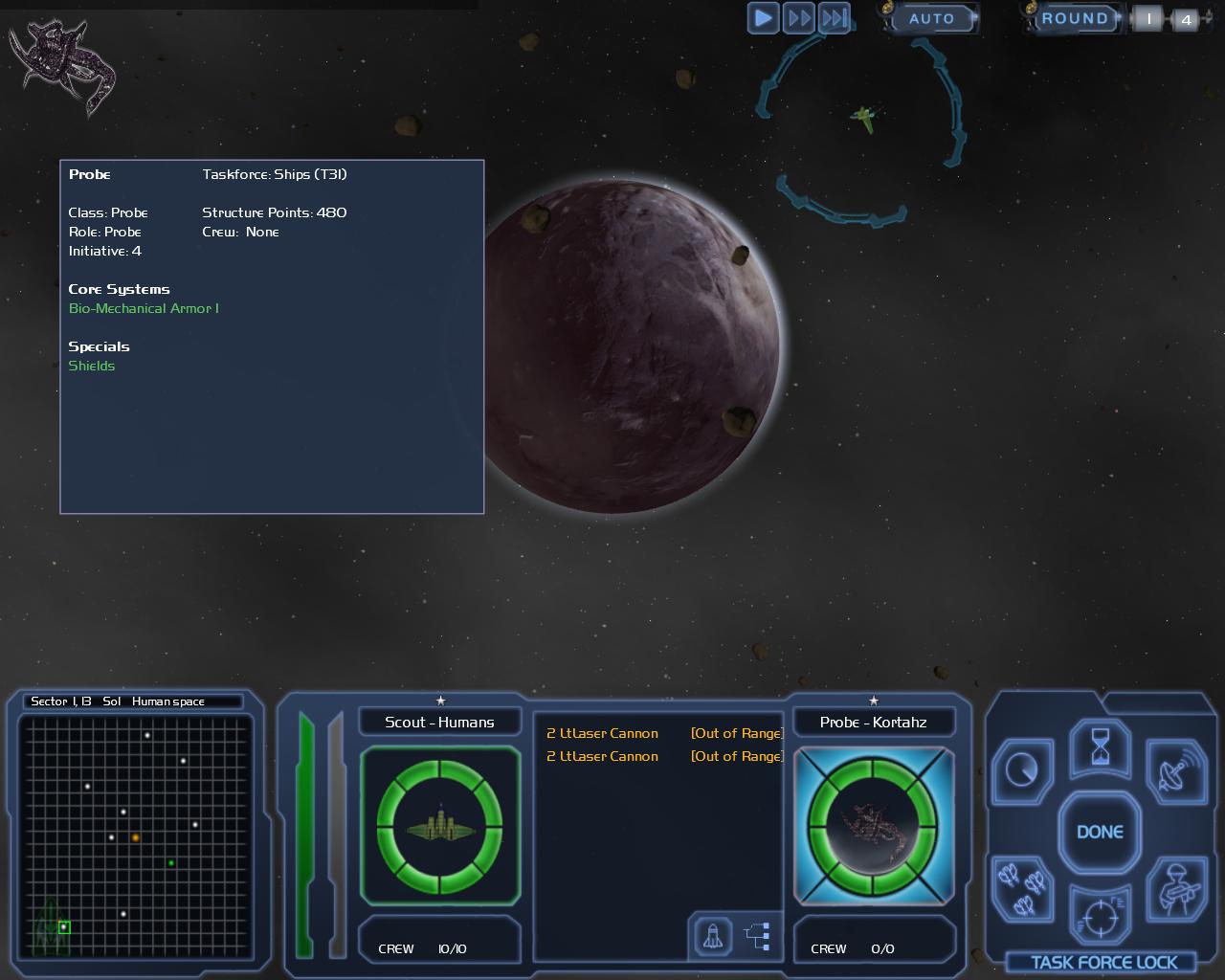Activate AUTO combat mode

click(x=930, y=18)
